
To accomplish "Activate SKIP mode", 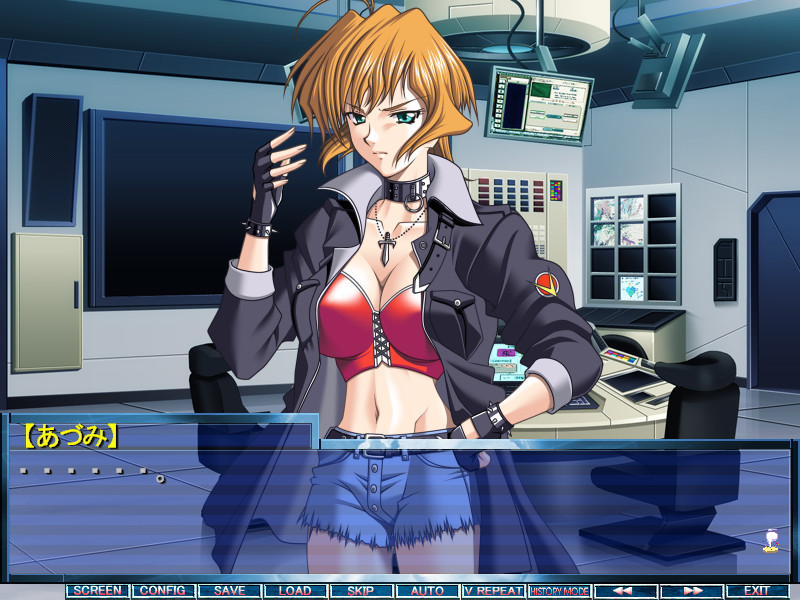I will coord(361,591).
